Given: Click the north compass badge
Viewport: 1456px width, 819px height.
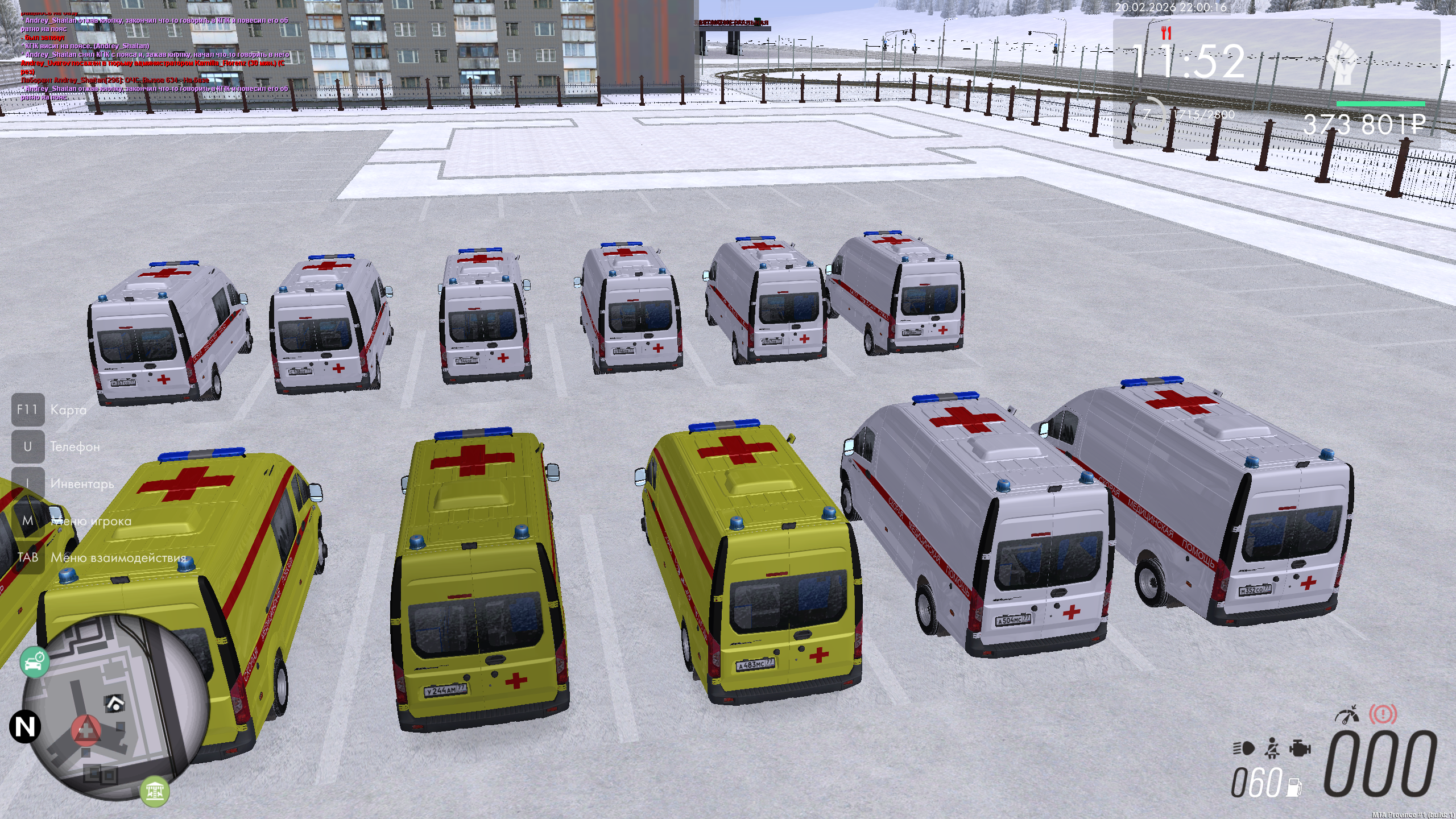Looking at the screenshot, I should click(x=25, y=726).
